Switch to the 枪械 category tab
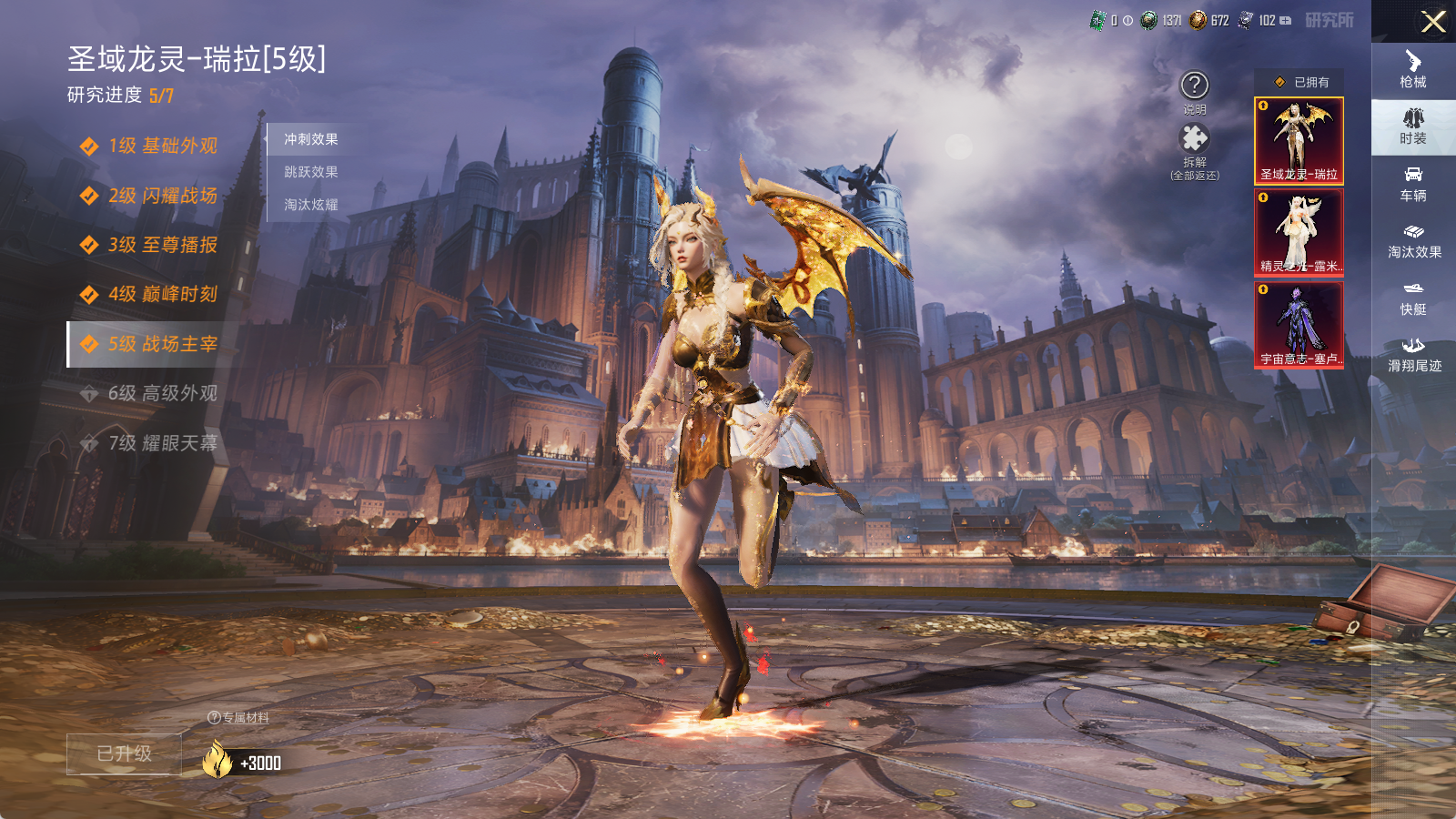The image size is (1456, 819). tap(1413, 69)
